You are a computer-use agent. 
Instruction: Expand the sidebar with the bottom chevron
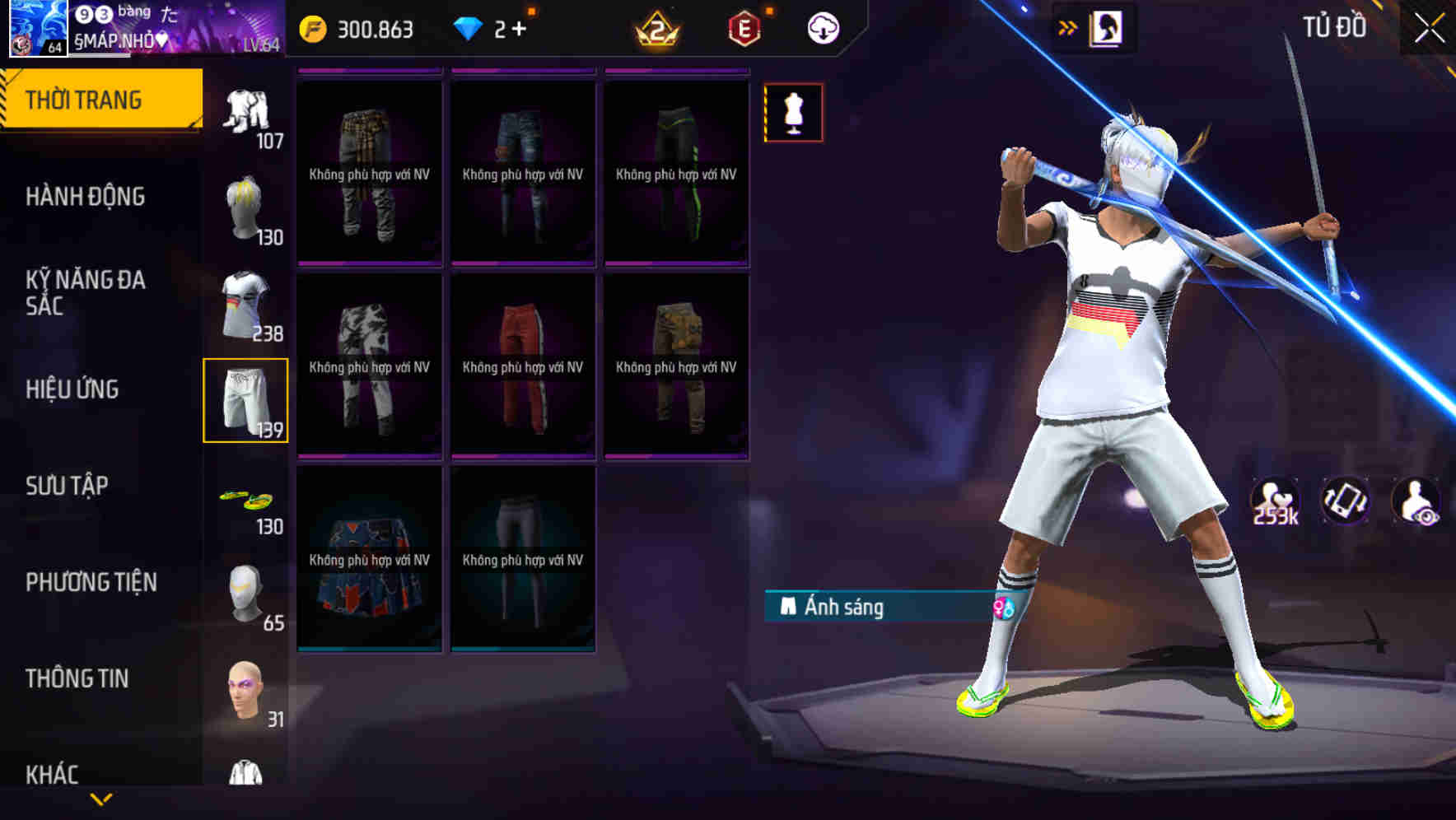[x=103, y=798]
